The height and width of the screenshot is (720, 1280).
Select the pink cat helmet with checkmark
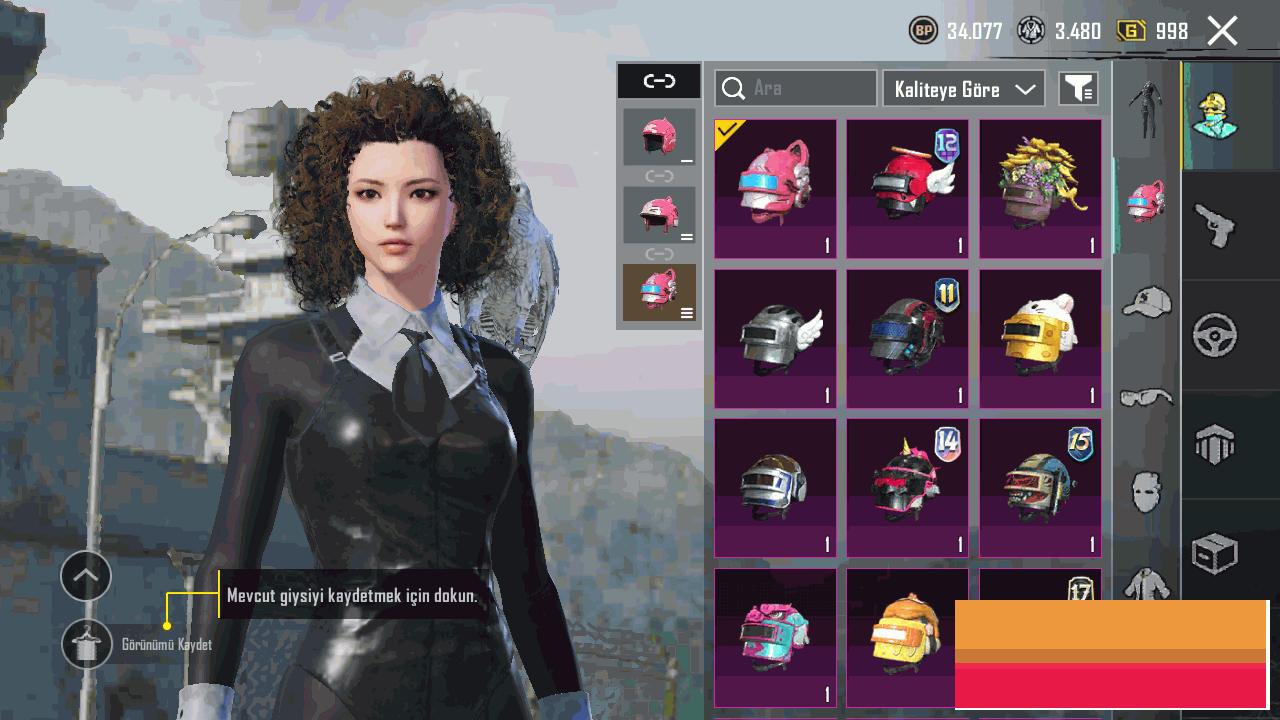pos(775,188)
